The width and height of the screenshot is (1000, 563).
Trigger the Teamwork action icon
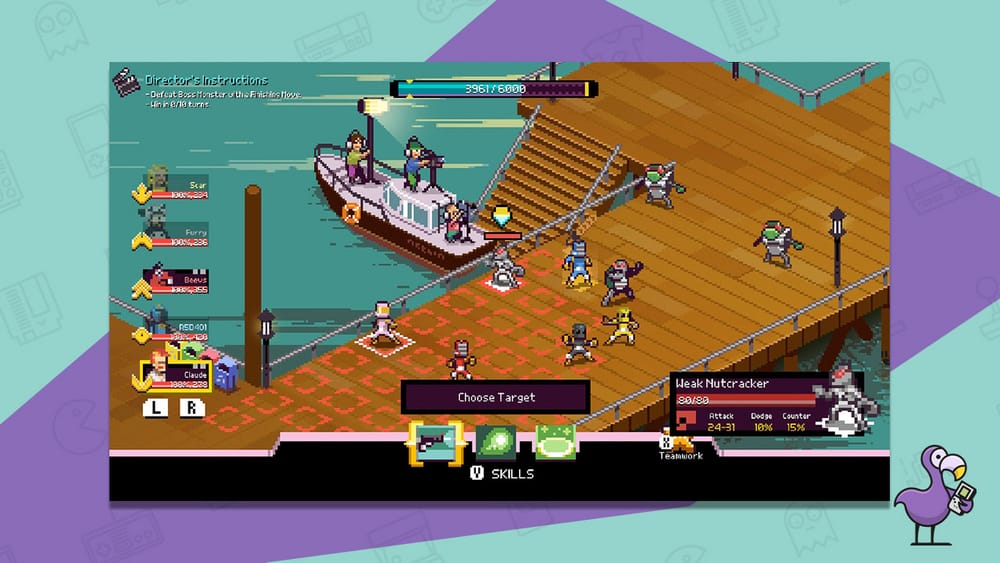680,444
